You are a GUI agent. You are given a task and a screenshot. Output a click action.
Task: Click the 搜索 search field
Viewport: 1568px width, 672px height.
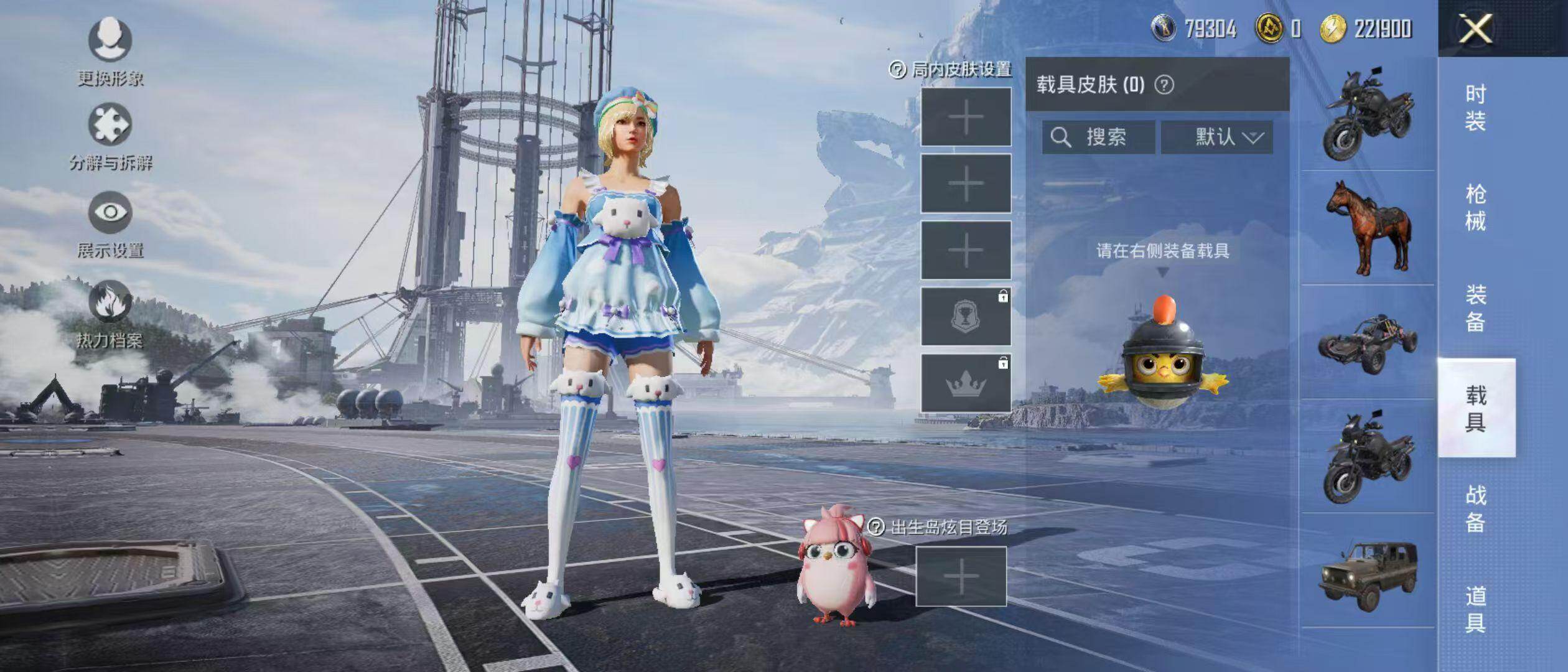point(1099,137)
